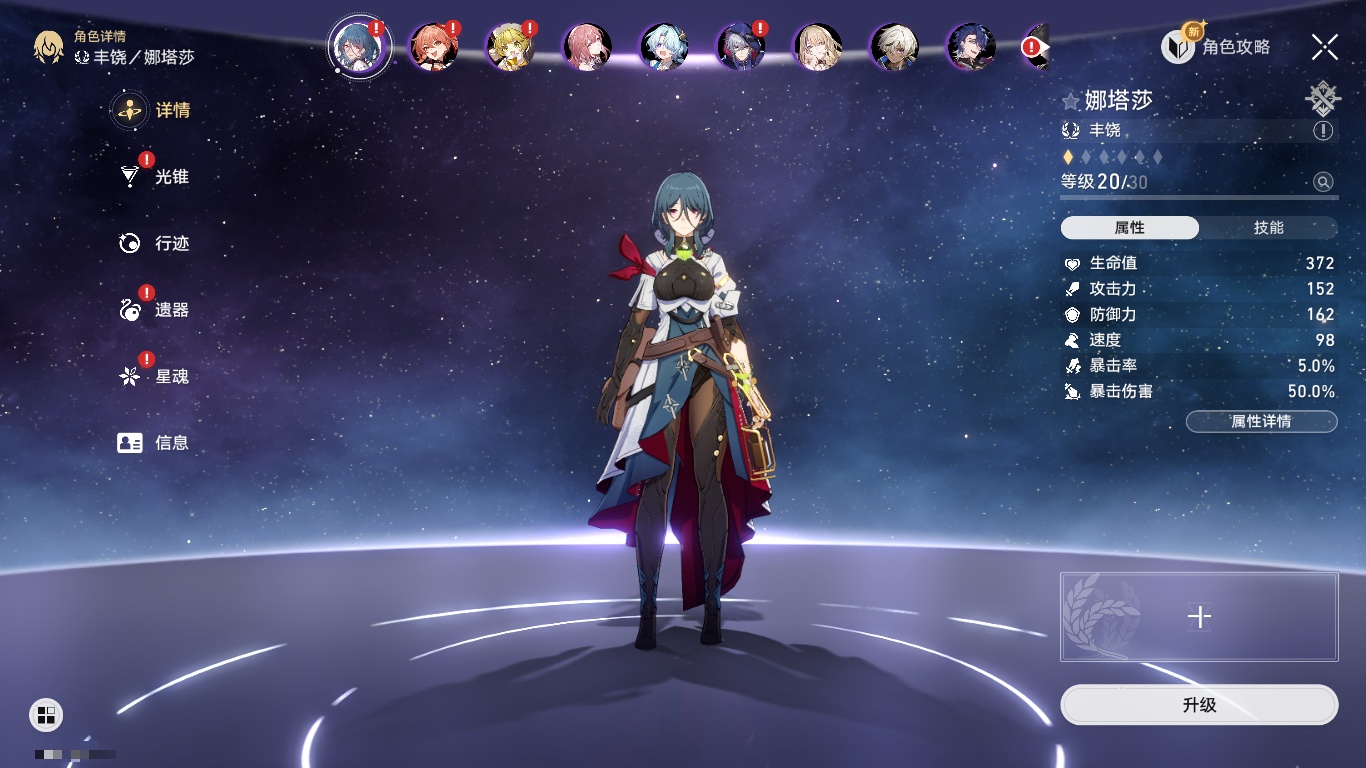This screenshot has width=1366, height=768.
Task: Switch to the 技能 skills tab
Action: [1268, 228]
